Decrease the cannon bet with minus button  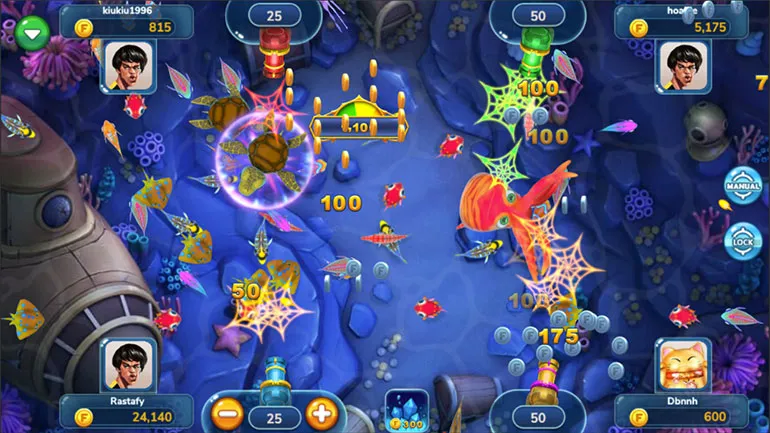pos(227,412)
